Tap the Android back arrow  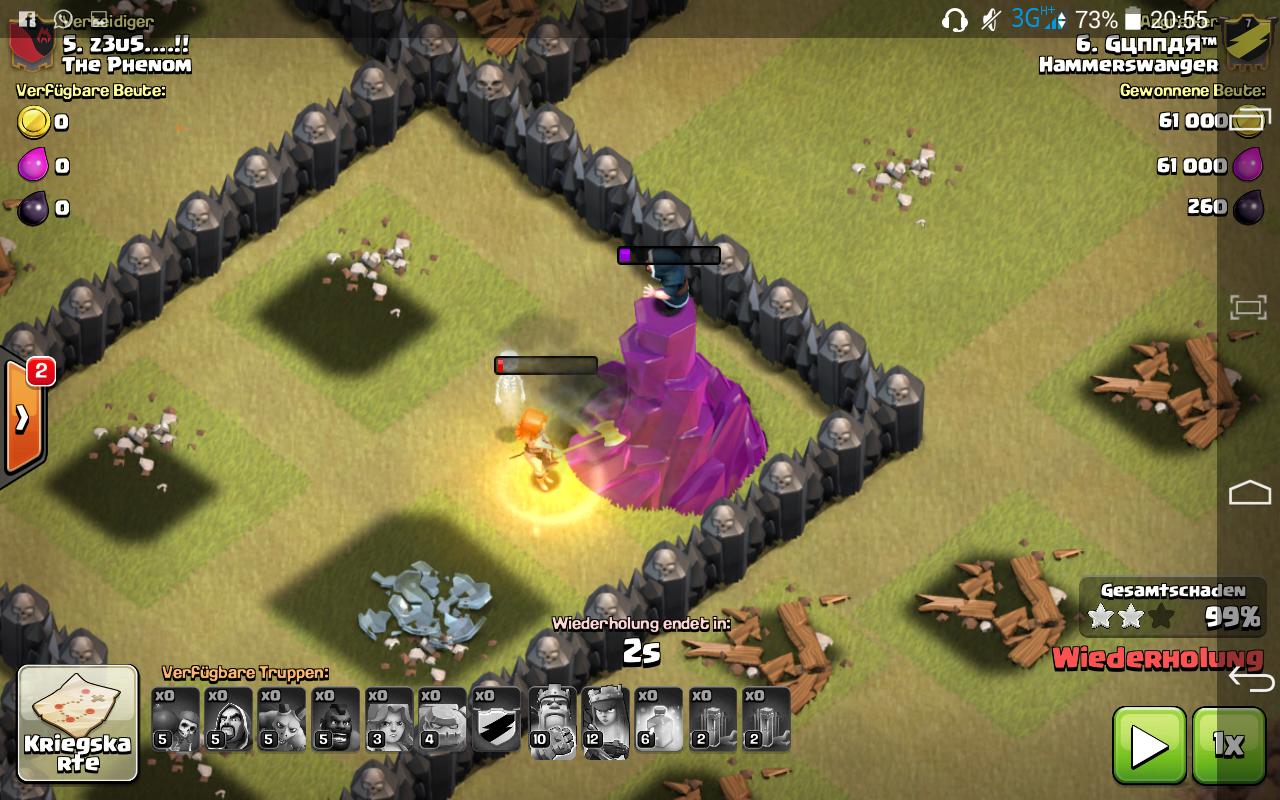pyautogui.click(x=1251, y=680)
